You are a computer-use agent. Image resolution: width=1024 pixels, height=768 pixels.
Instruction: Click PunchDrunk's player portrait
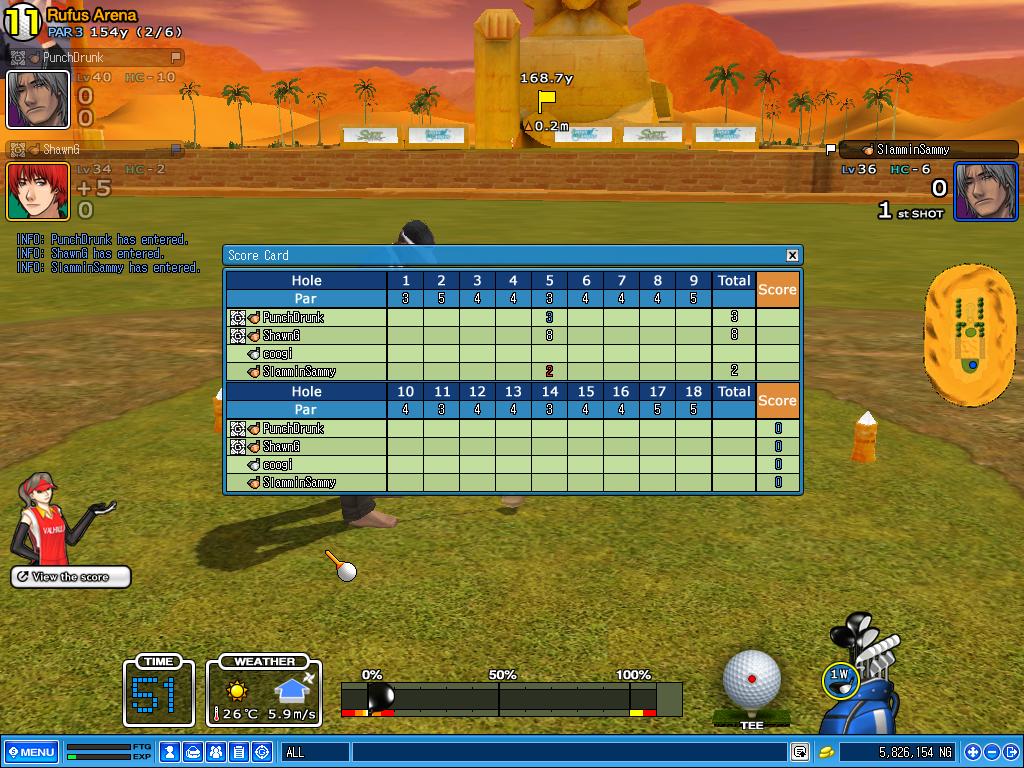(38, 99)
